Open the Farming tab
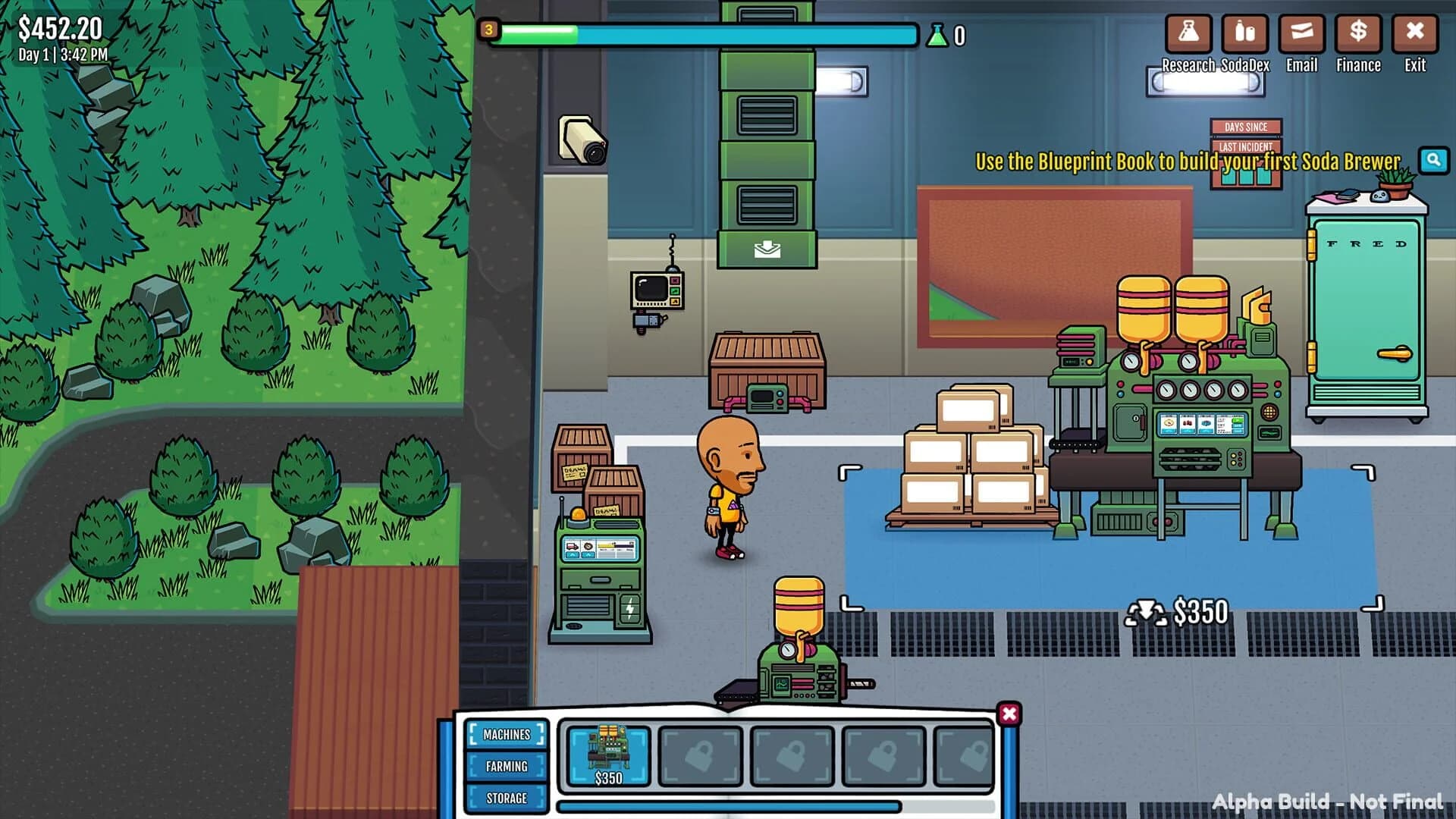This screenshot has width=1456, height=819. click(x=507, y=766)
